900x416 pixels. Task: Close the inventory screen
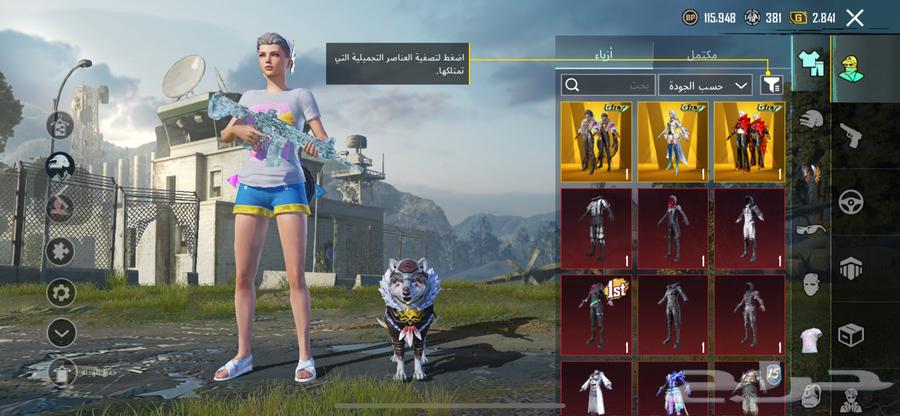tap(854, 17)
